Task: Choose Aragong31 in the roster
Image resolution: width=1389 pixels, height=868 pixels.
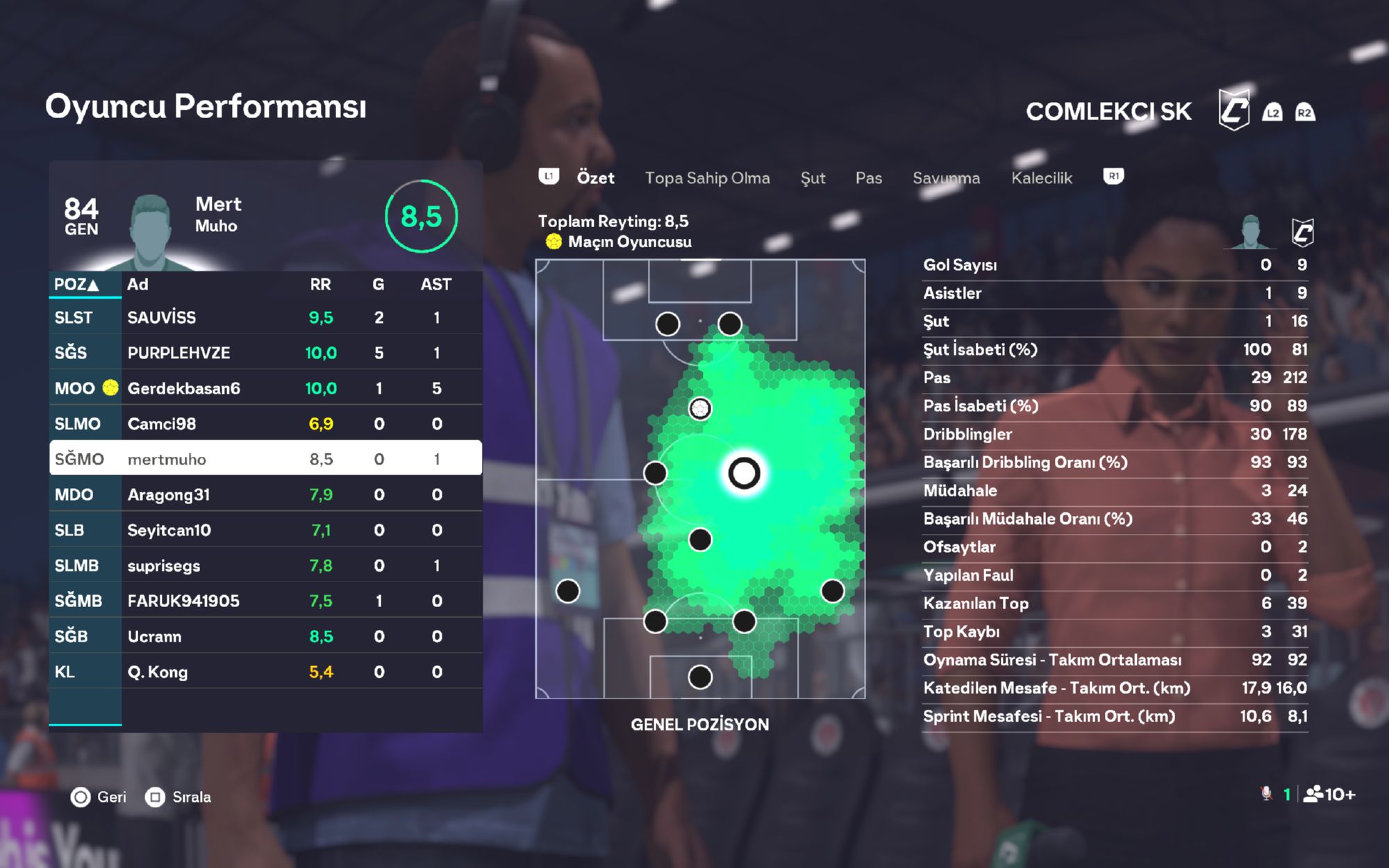Action: tap(265, 494)
